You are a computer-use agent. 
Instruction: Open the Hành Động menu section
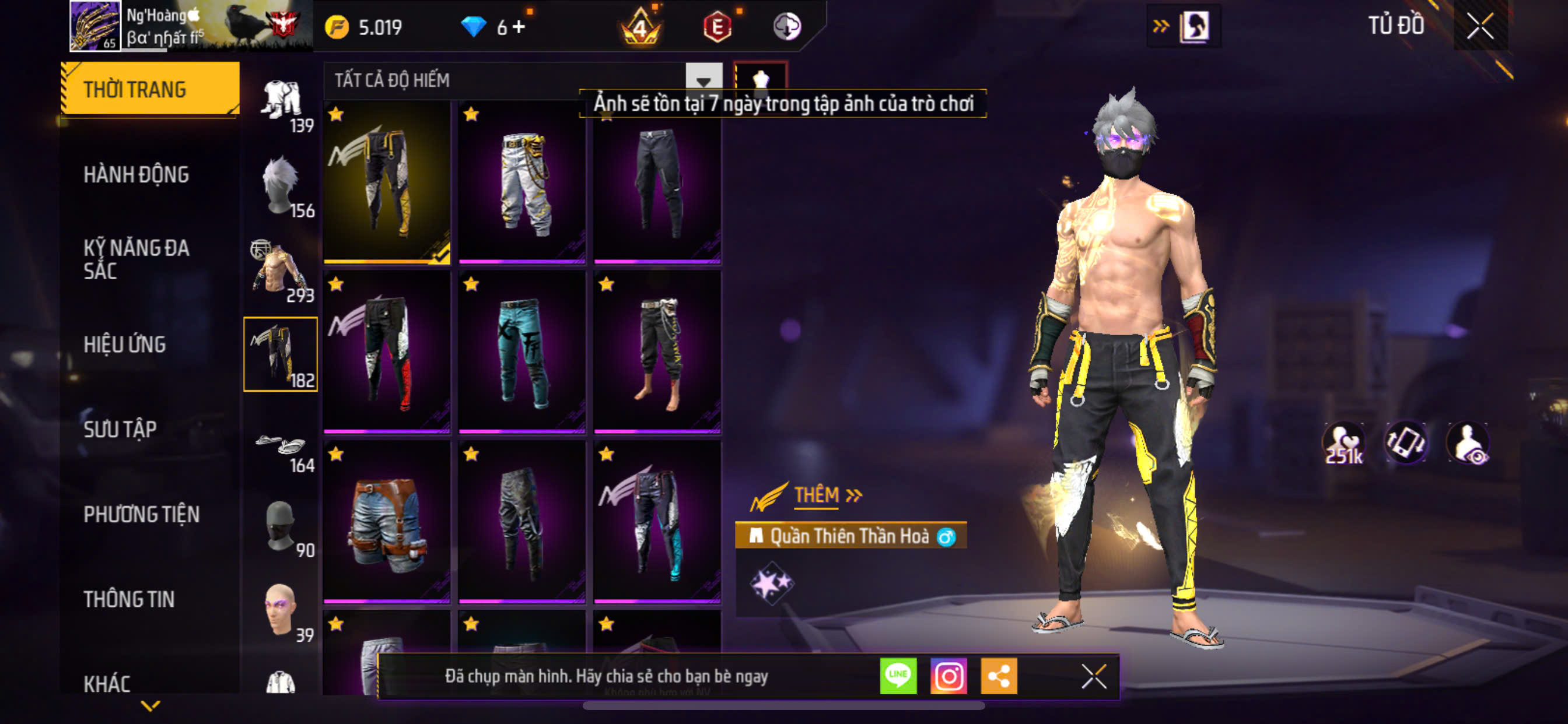click(136, 175)
